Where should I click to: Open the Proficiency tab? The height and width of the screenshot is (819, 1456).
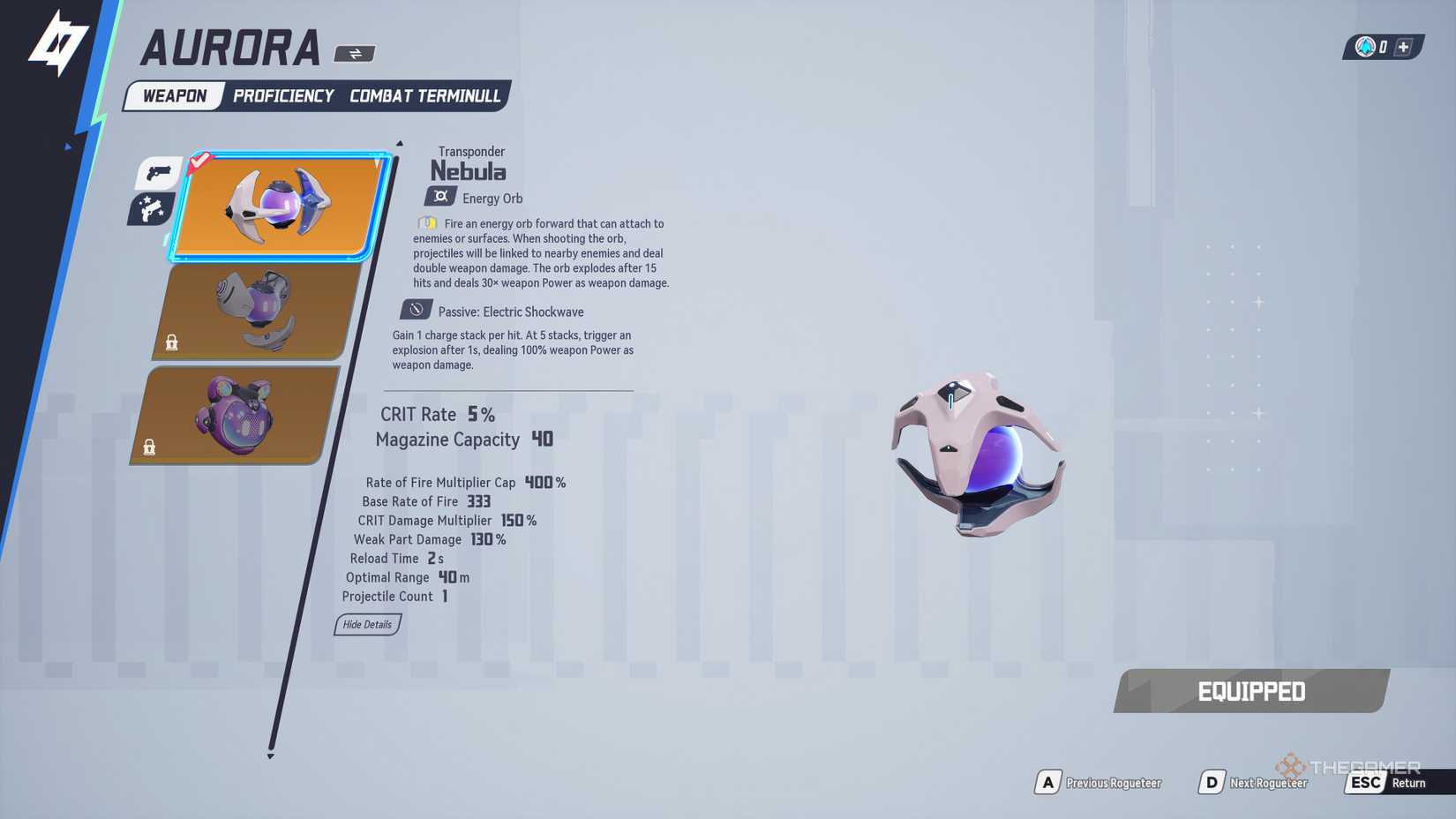(x=283, y=96)
